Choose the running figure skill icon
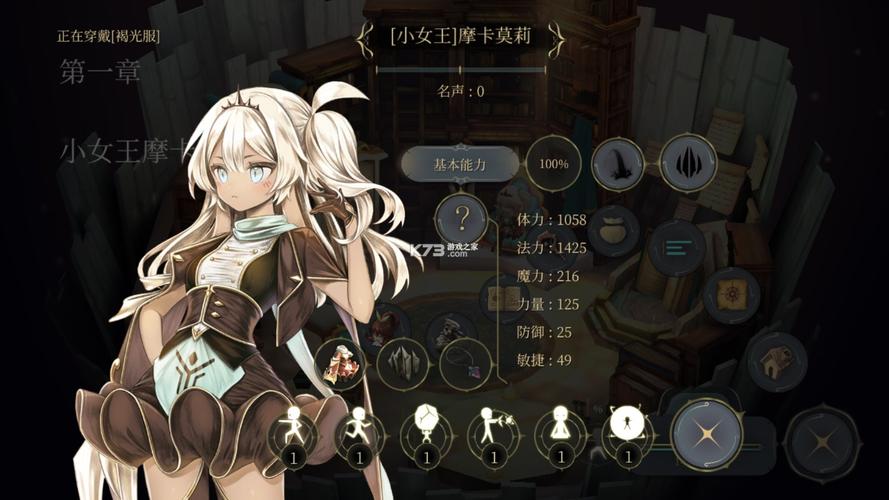The image size is (889, 500). 360,430
